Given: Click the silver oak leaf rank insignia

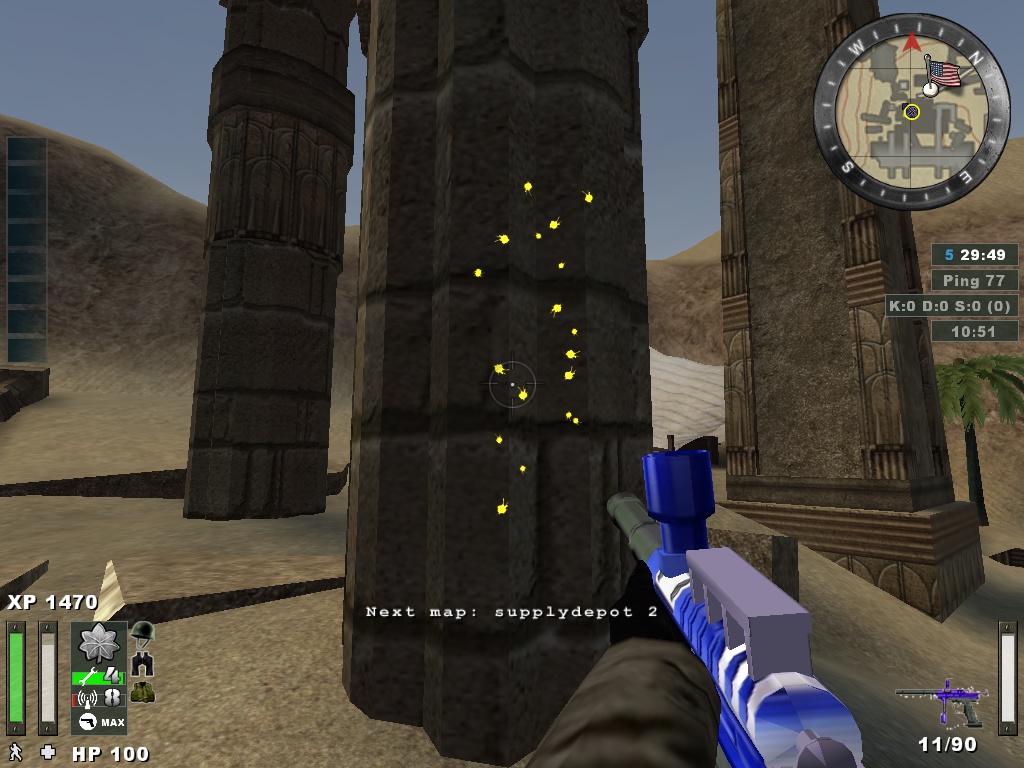Looking at the screenshot, I should click(x=99, y=644).
